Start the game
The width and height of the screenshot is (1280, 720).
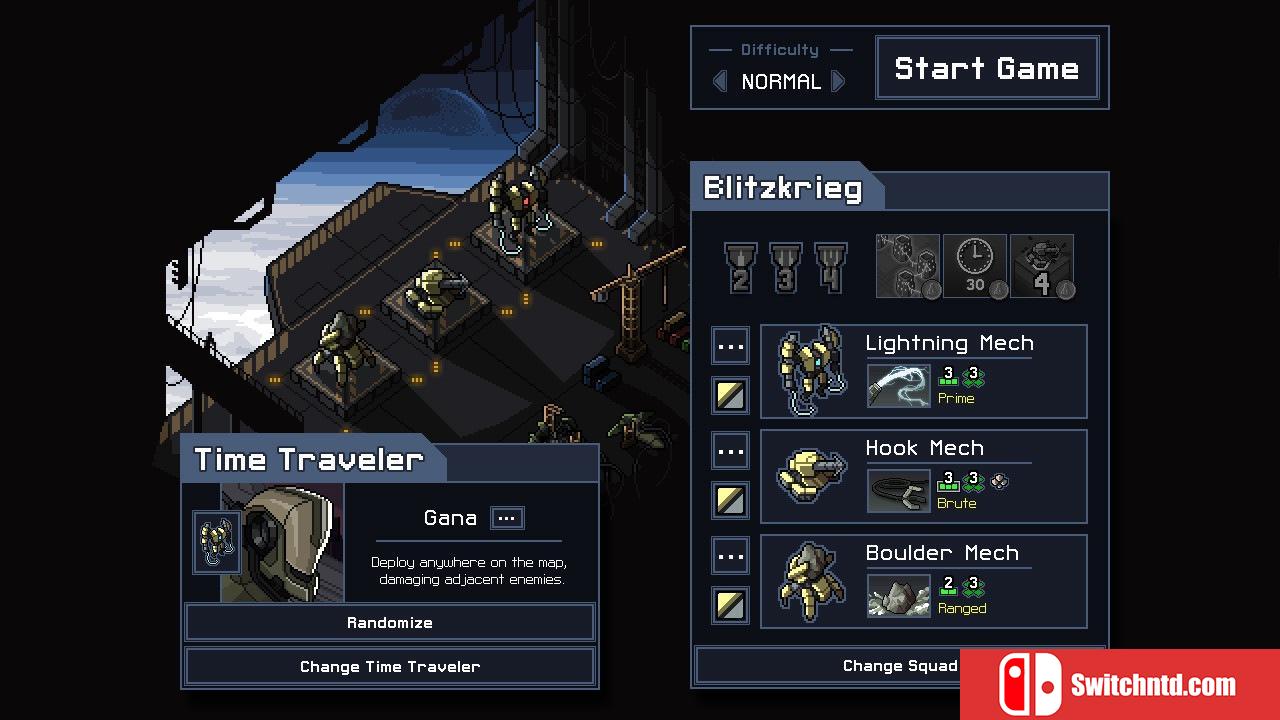987,68
